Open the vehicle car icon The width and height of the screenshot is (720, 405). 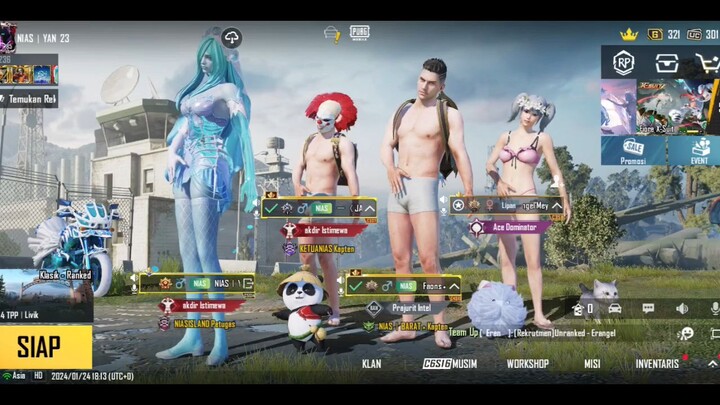(614, 308)
